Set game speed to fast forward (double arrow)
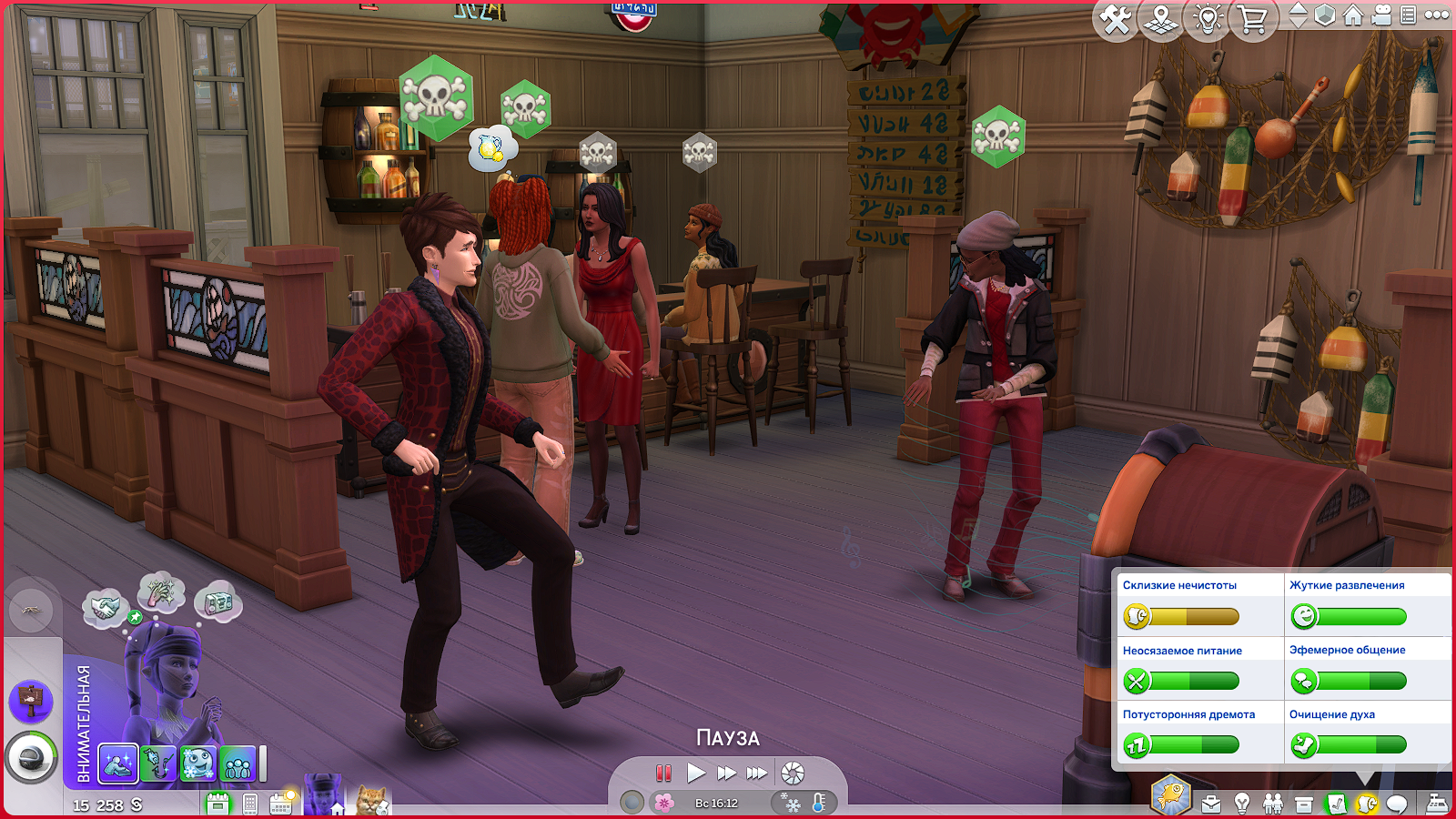This screenshot has width=1456, height=819. (x=726, y=773)
